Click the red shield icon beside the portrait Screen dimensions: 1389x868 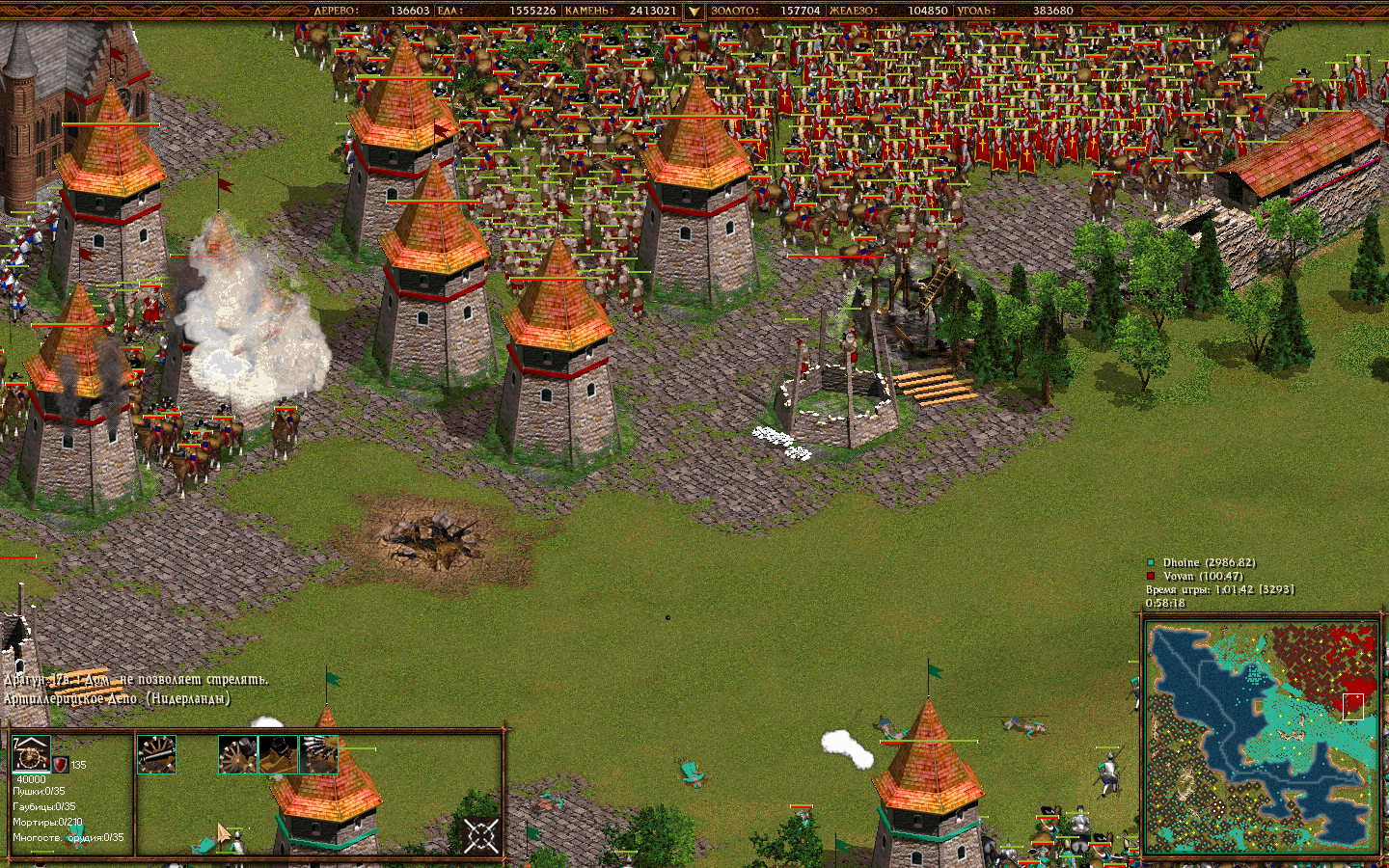60,763
